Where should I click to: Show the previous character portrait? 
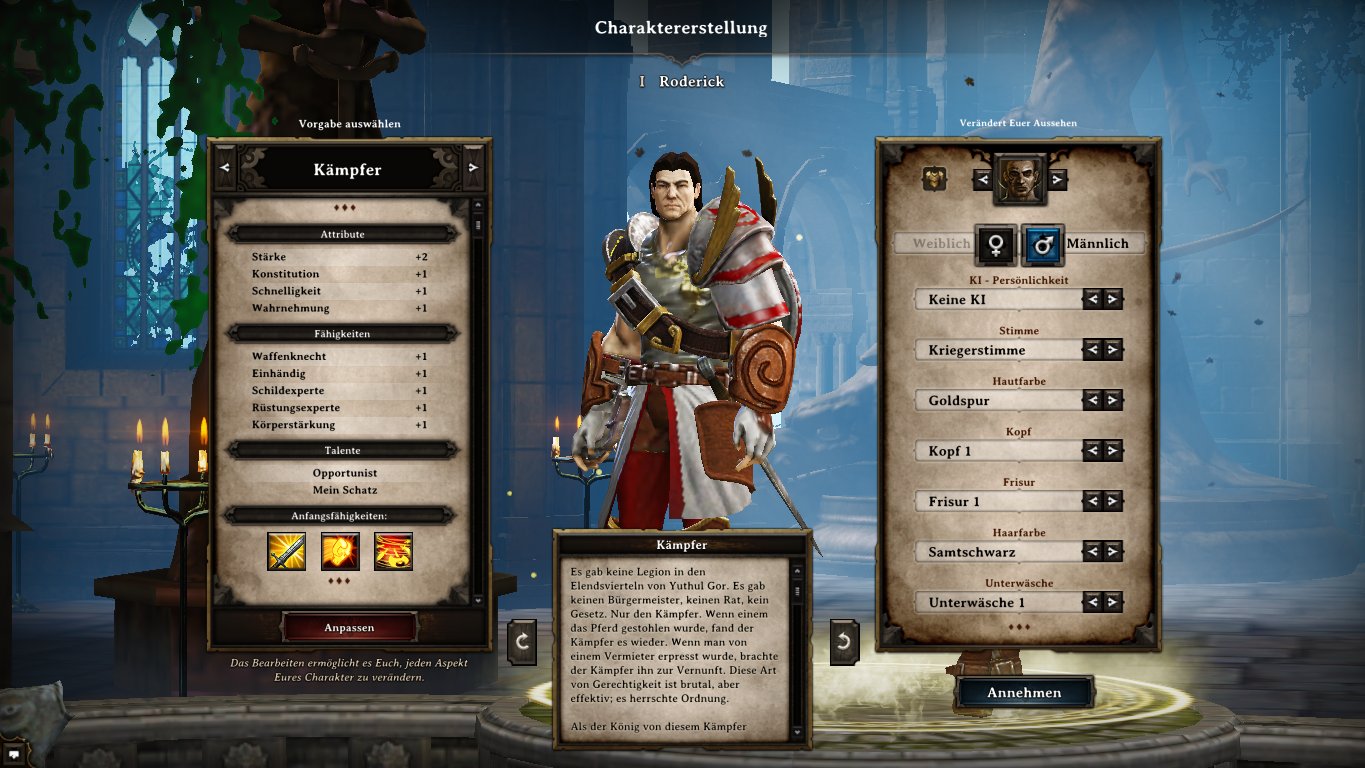tap(983, 179)
